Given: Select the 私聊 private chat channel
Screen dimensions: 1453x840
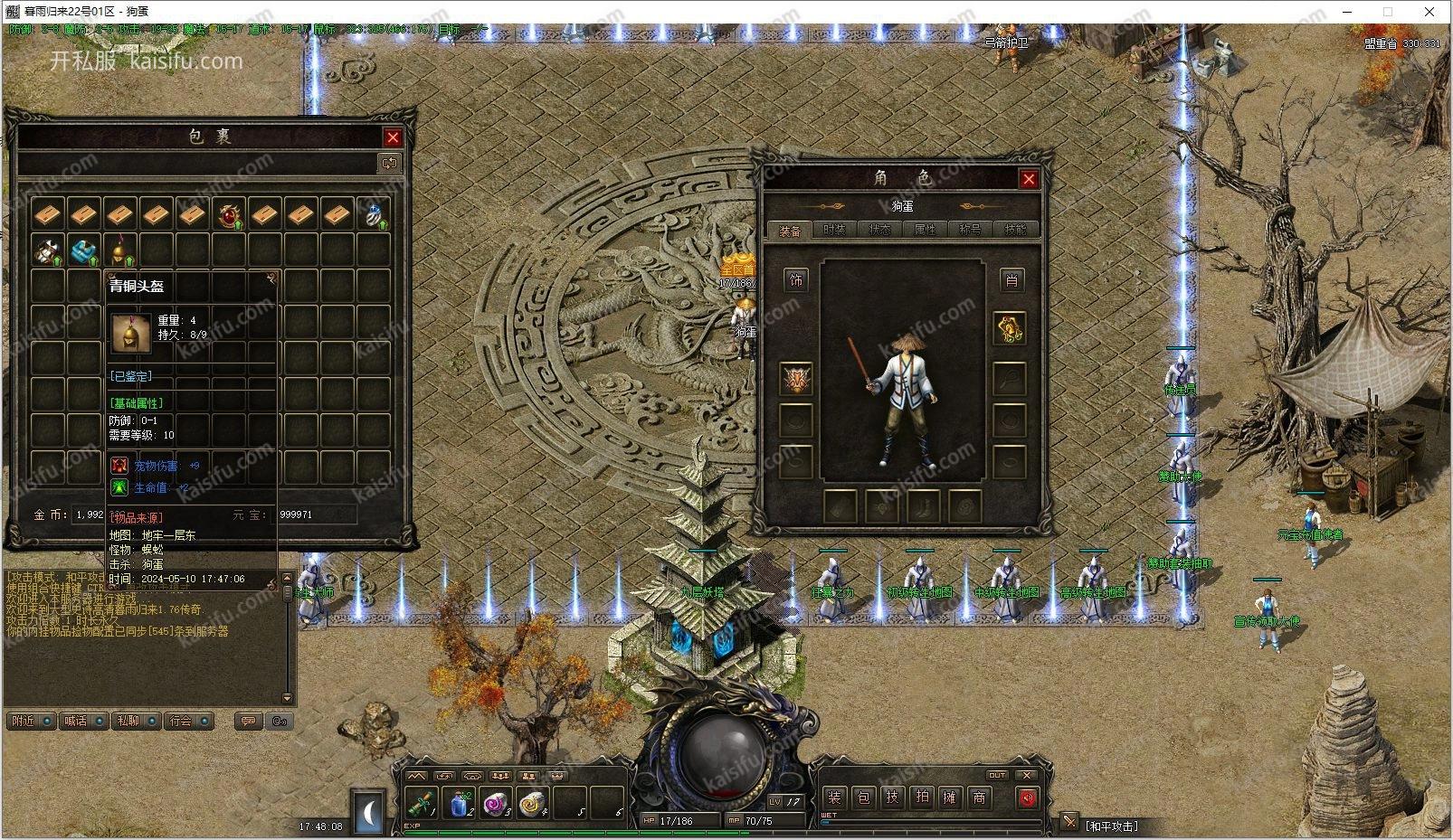Looking at the screenshot, I should 128,721.
